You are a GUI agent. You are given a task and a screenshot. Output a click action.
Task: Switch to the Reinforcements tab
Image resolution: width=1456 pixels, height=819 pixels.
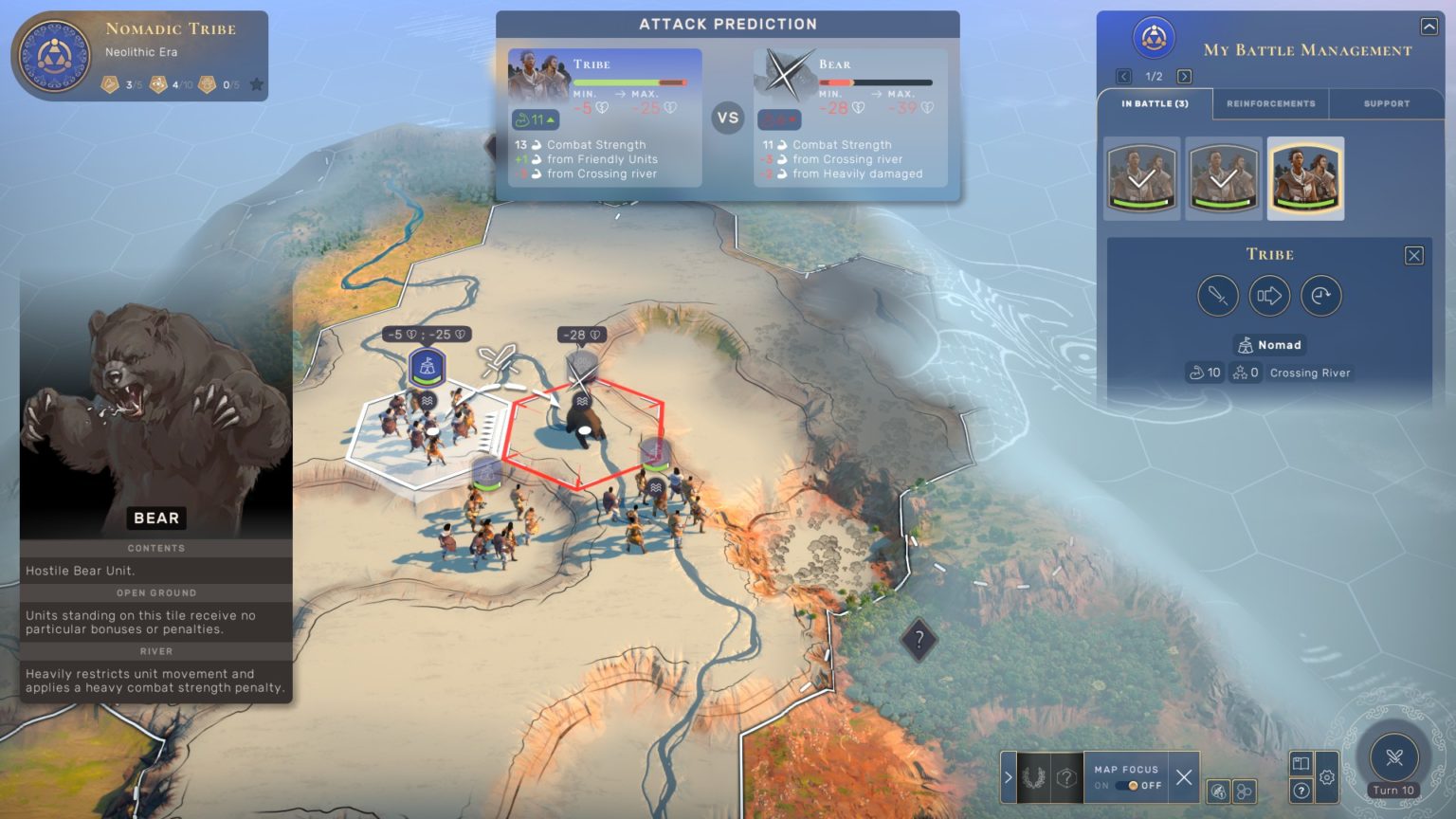click(1270, 103)
